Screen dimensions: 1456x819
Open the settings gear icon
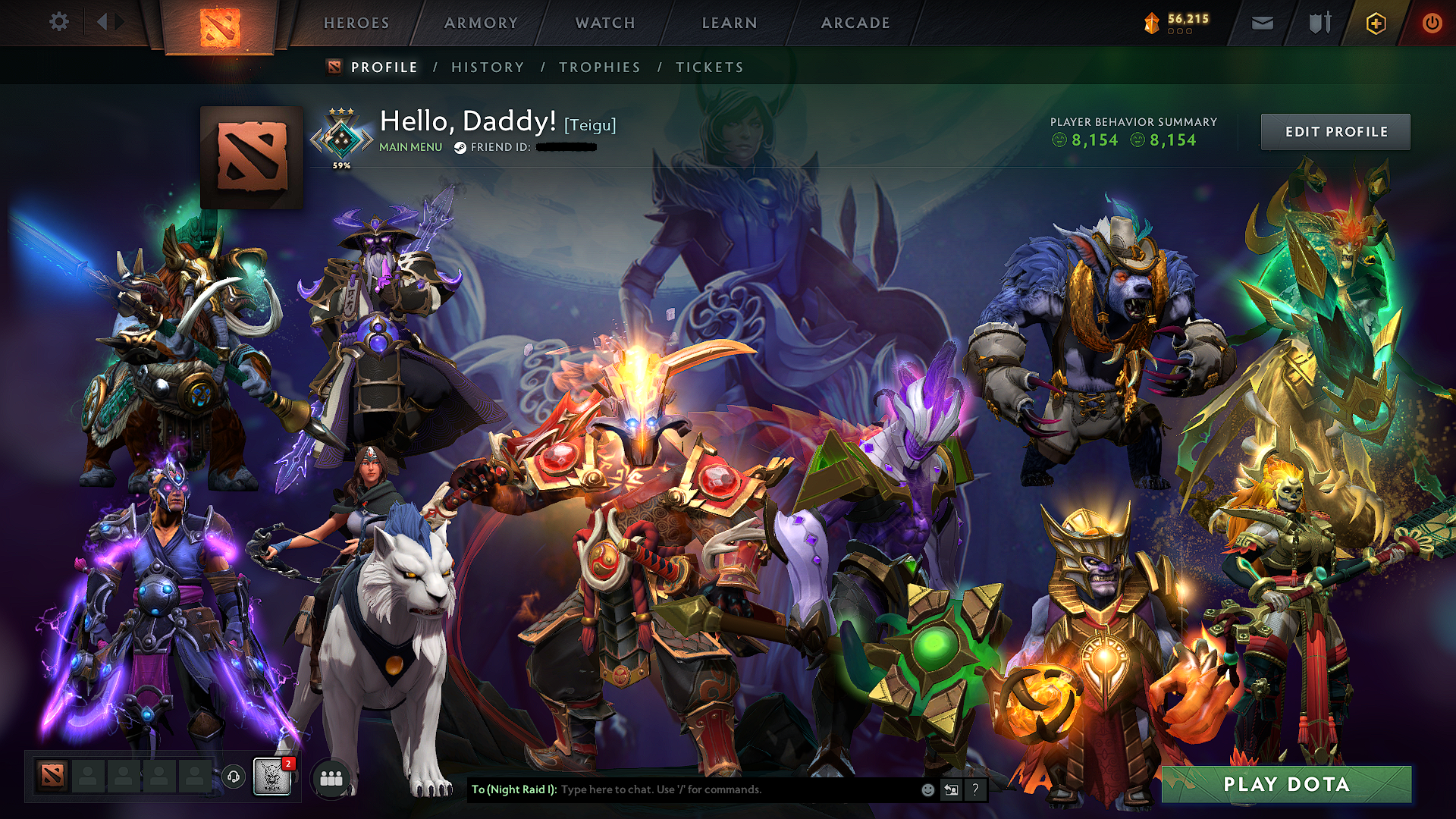pyautogui.click(x=59, y=22)
